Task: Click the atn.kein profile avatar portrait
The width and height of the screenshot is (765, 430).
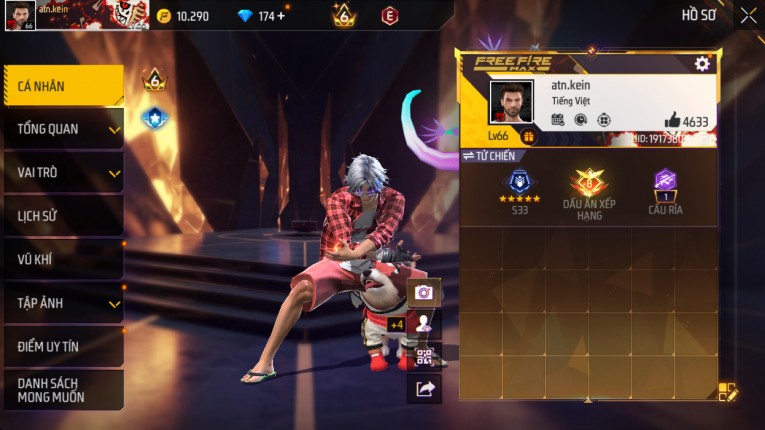Action: coord(511,102)
